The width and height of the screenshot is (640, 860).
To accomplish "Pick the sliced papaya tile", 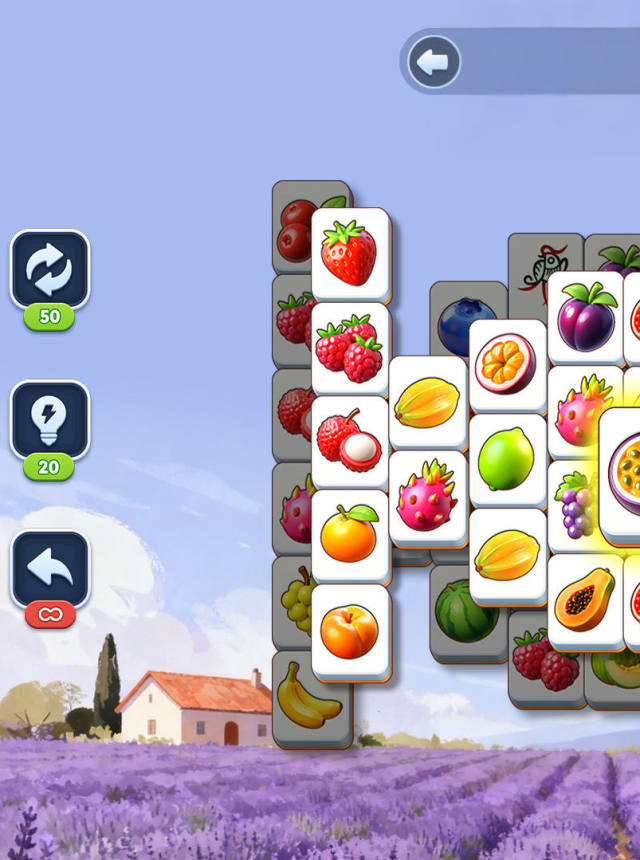I will click(x=584, y=600).
